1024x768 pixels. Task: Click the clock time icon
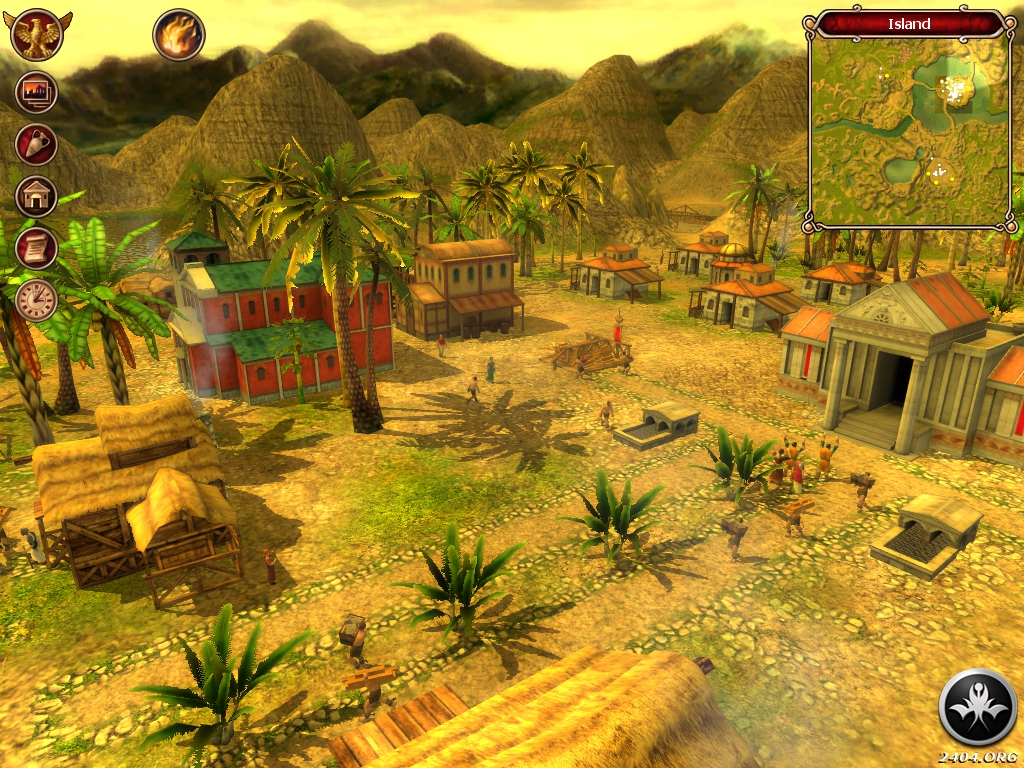pos(37,299)
